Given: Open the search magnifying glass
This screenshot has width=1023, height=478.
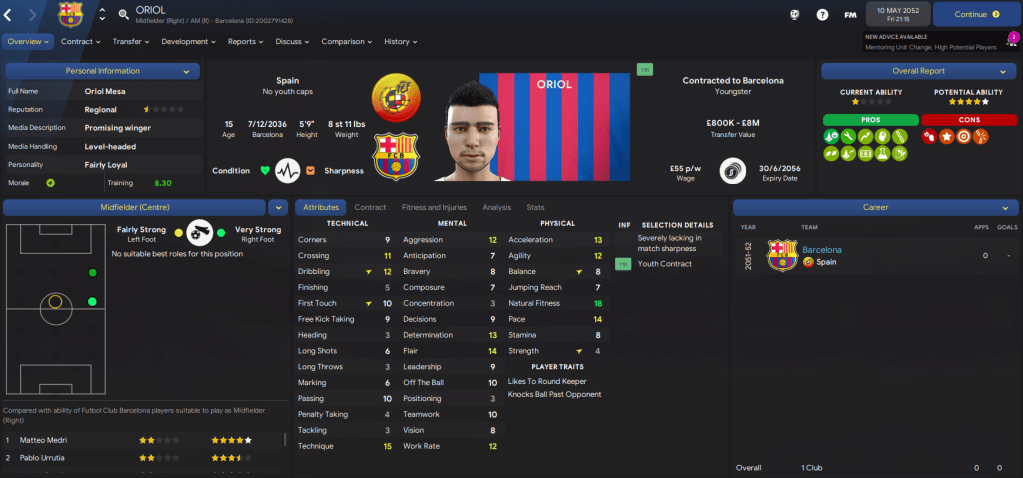Looking at the screenshot, I should click(123, 14).
